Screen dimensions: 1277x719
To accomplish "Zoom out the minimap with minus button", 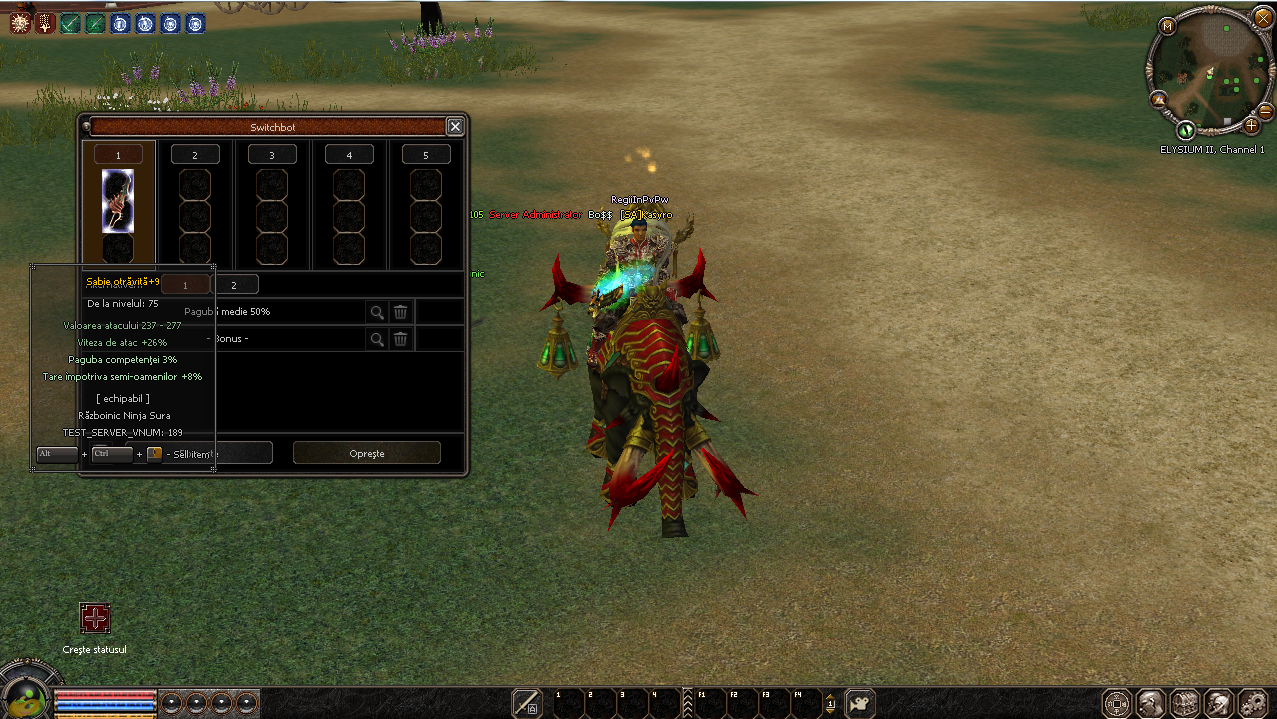I will (1265, 110).
